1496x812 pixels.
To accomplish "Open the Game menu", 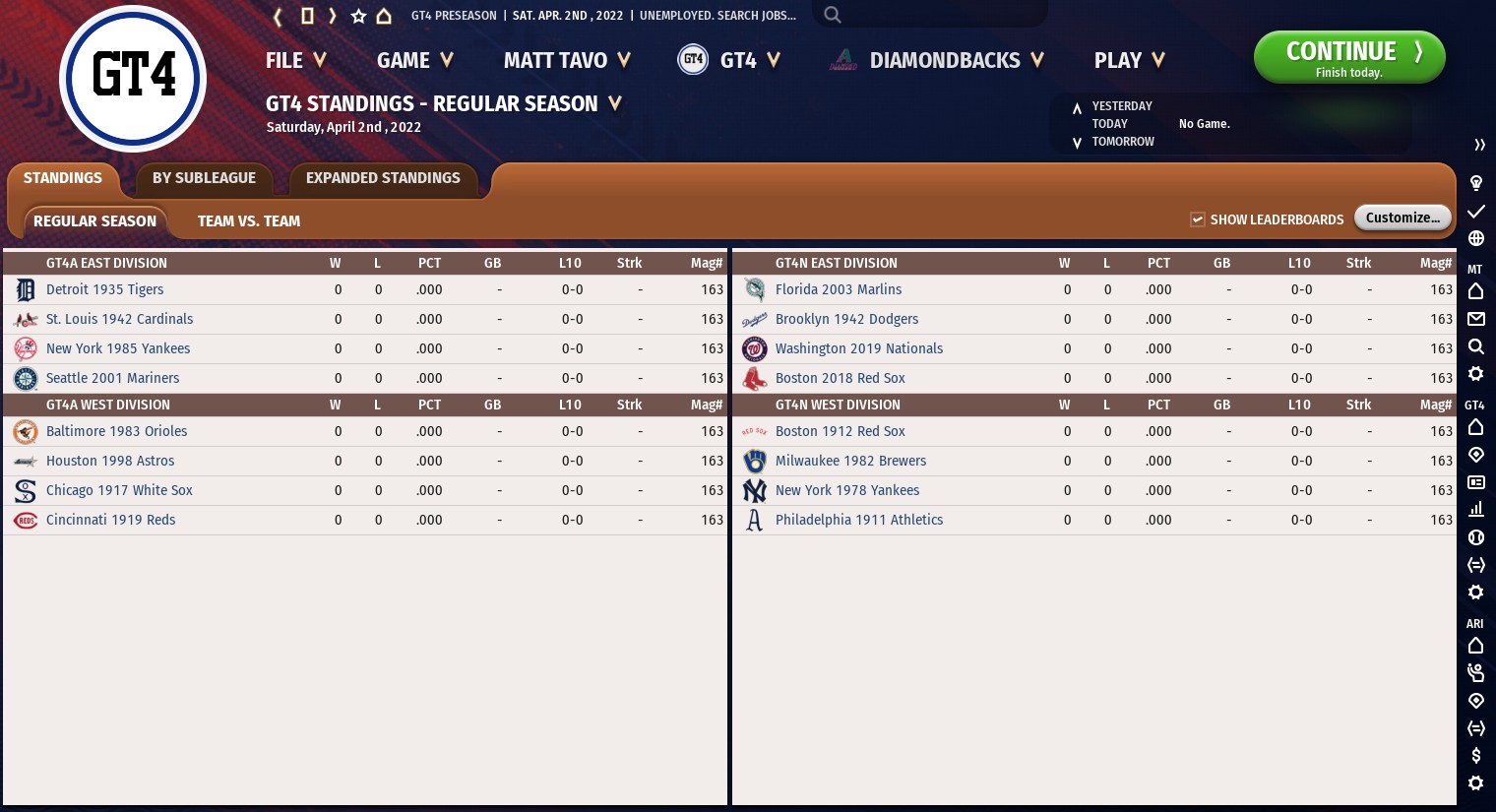I will [x=414, y=61].
